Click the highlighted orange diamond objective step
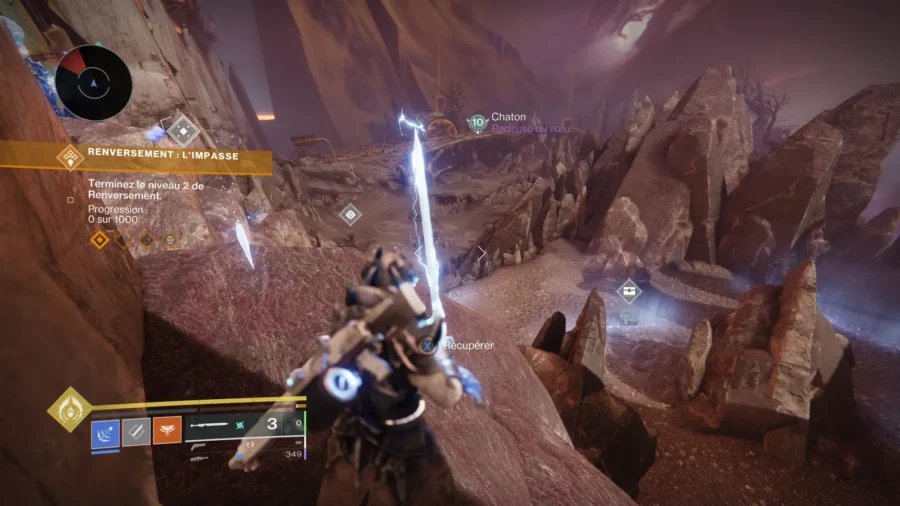Image resolution: width=900 pixels, height=506 pixels. [99, 239]
